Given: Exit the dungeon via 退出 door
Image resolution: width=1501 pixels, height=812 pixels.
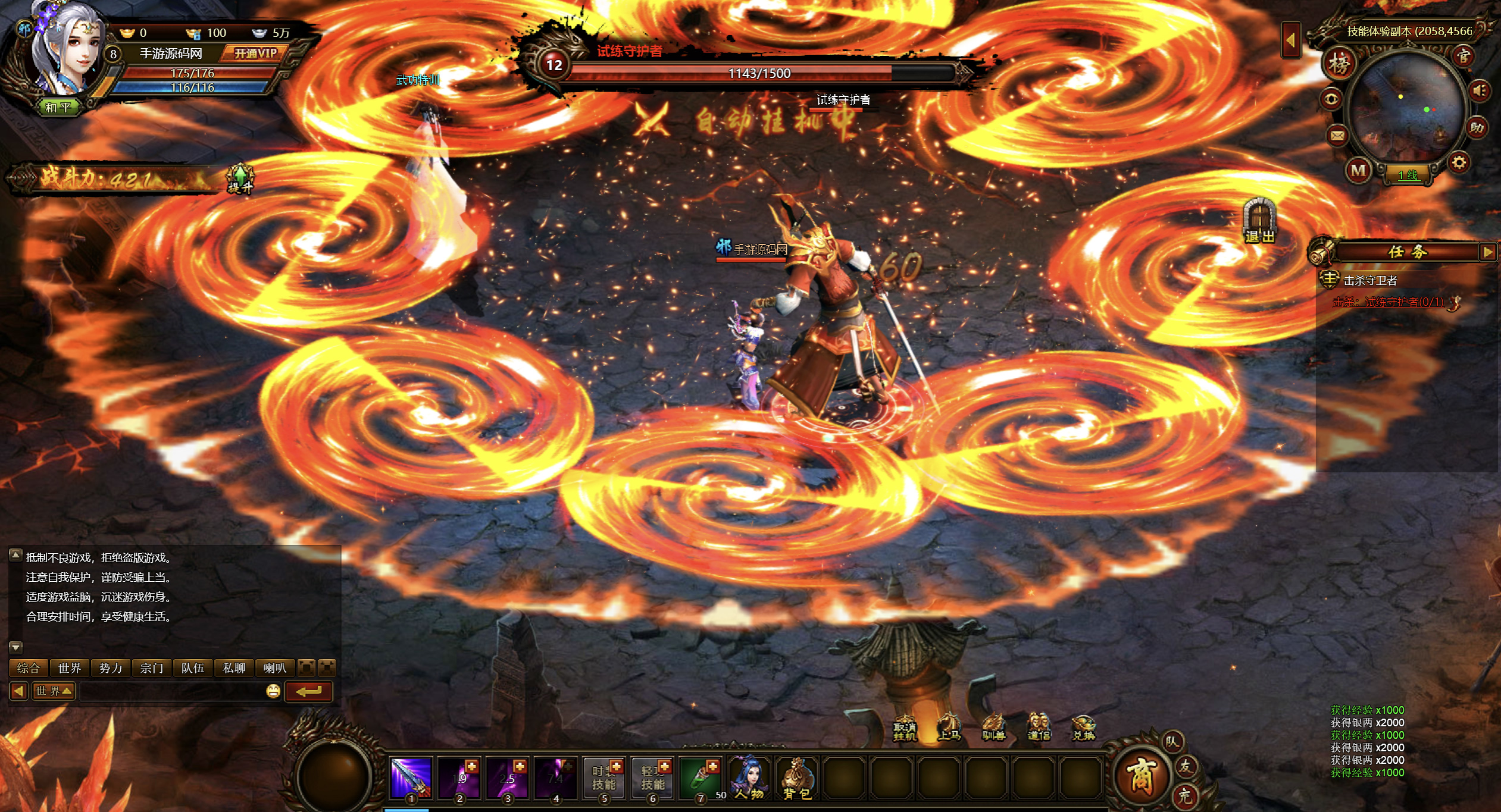Looking at the screenshot, I should click(x=1259, y=221).
